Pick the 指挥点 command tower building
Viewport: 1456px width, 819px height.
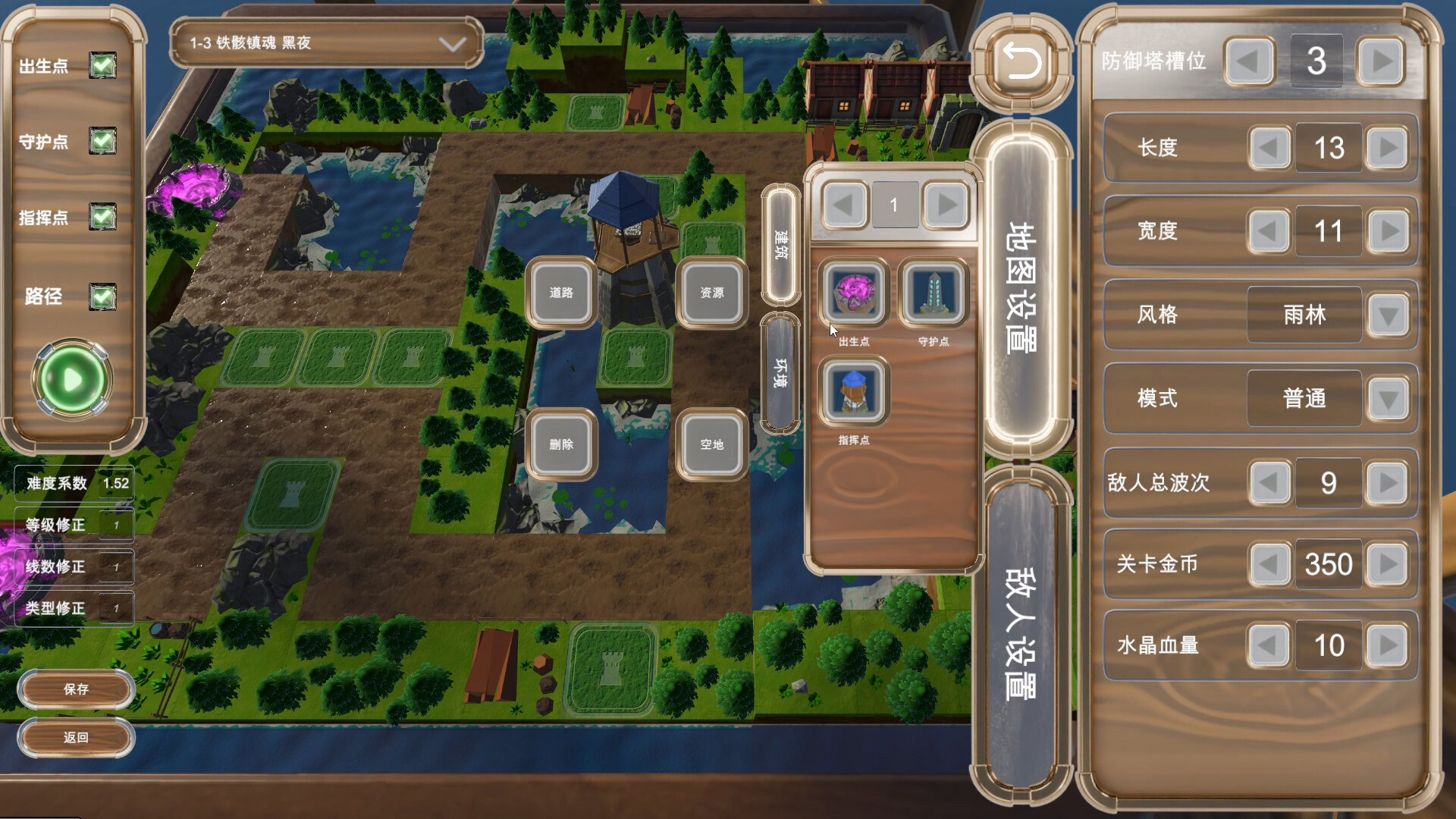click(854, 392)
